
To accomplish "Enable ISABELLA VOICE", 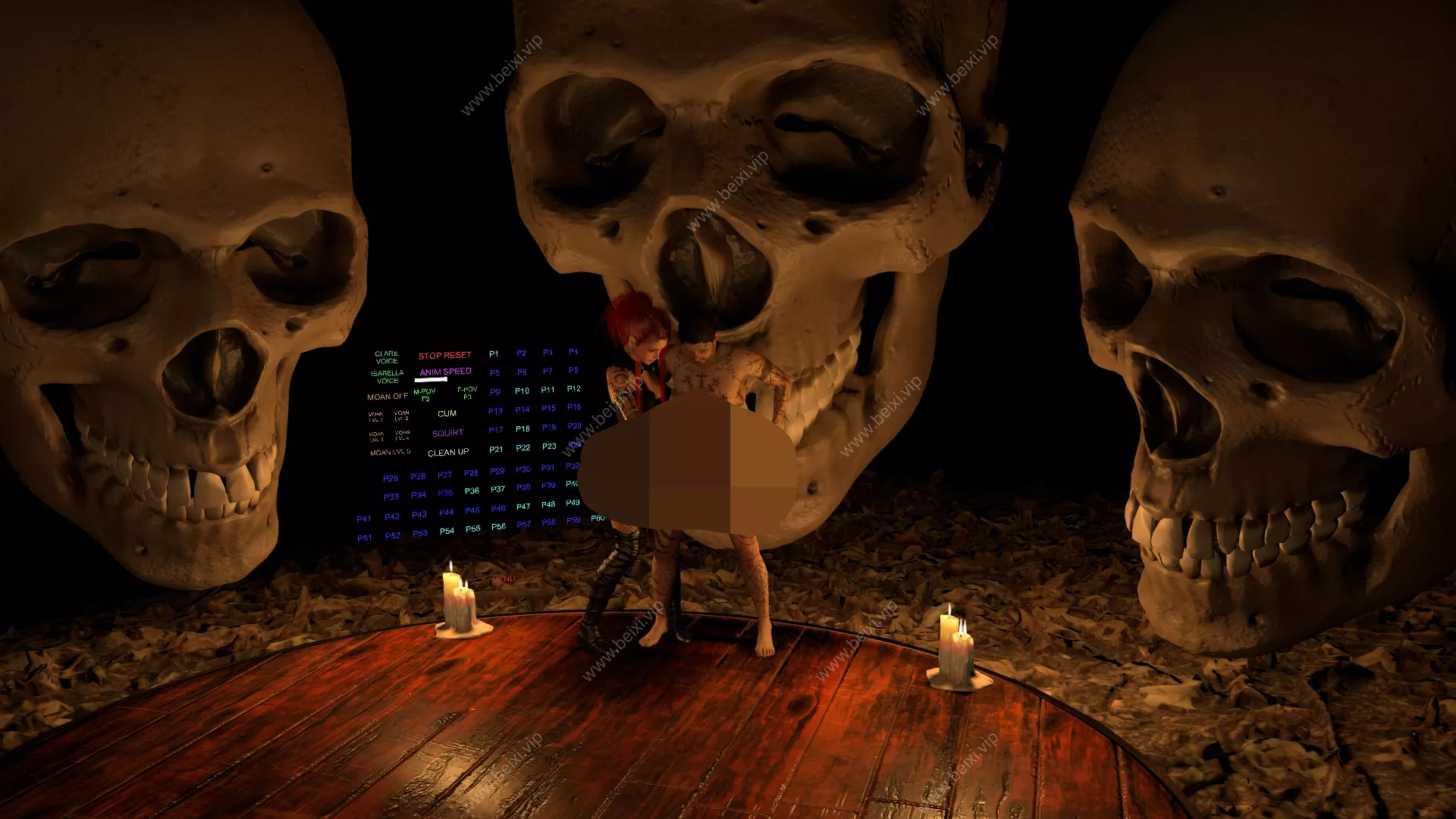I will click(387, 376).
